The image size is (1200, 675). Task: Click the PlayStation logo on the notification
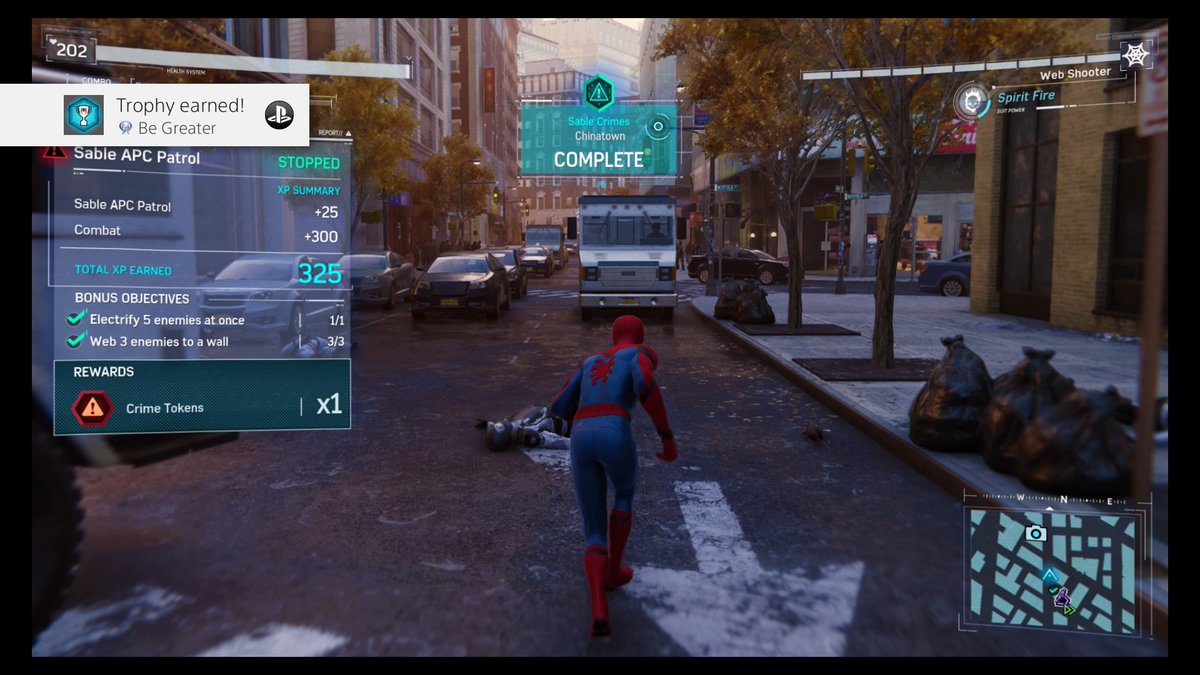click(x=279, y=115)
